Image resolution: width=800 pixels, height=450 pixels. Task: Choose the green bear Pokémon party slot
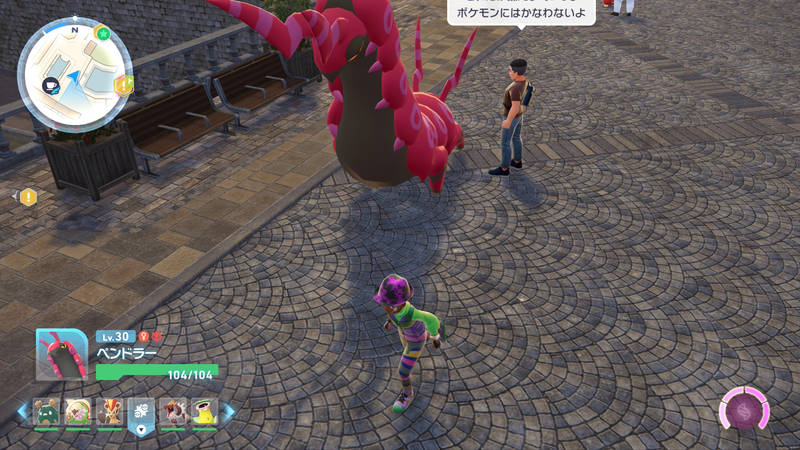pos(46,412)
